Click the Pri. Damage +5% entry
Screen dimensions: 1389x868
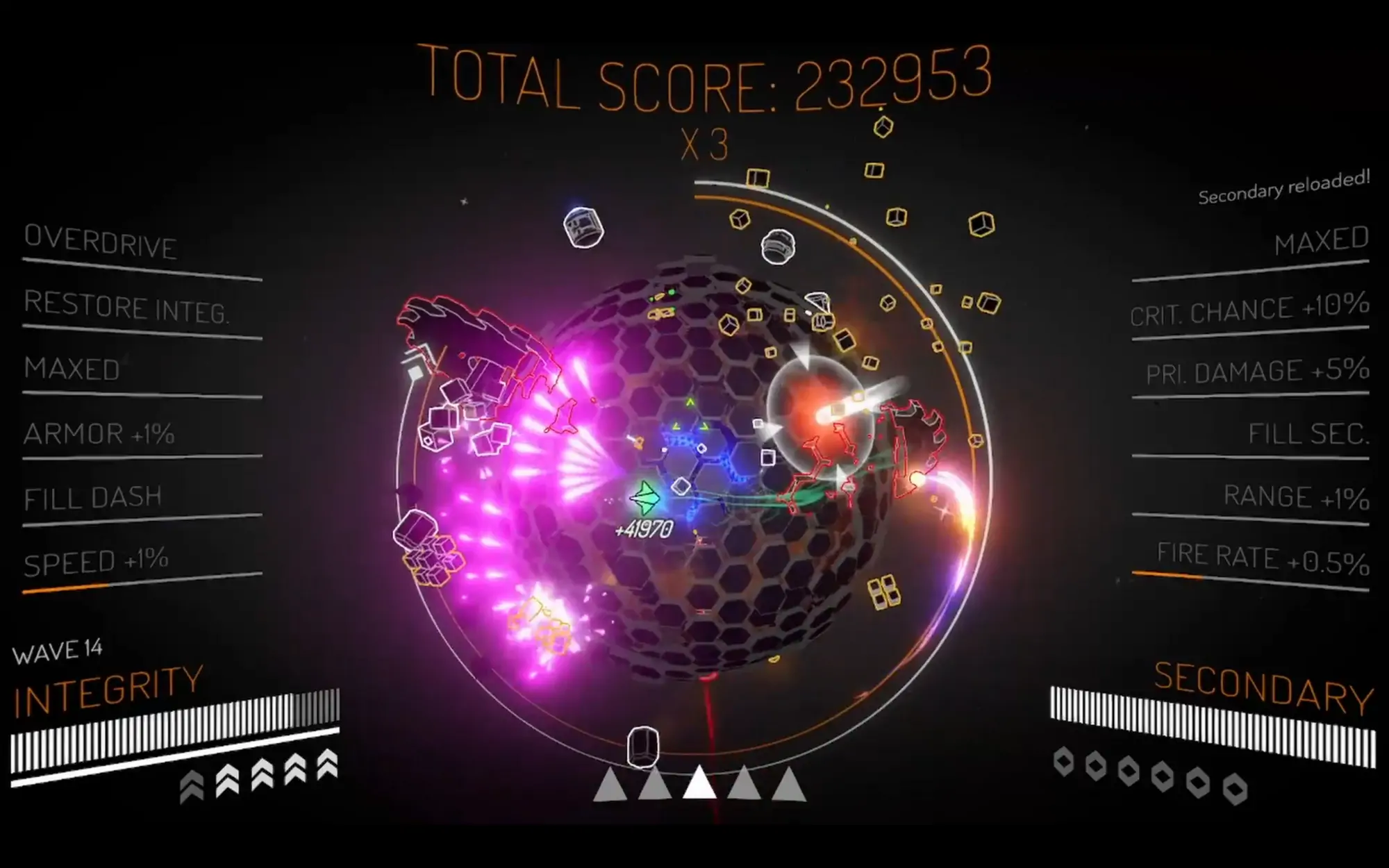[1257, 372]
